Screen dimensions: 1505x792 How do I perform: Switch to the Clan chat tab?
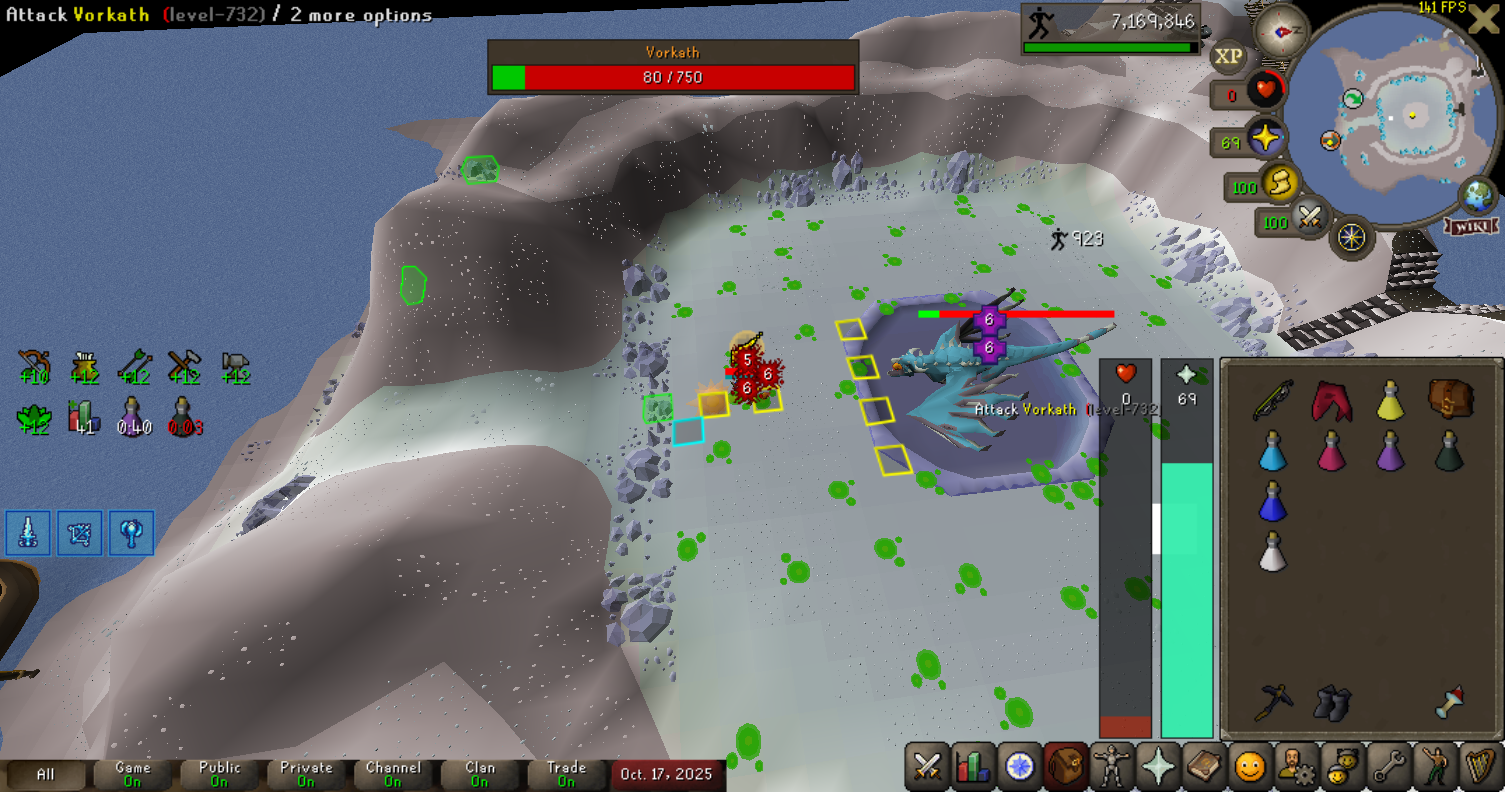(x=480, y=774)
